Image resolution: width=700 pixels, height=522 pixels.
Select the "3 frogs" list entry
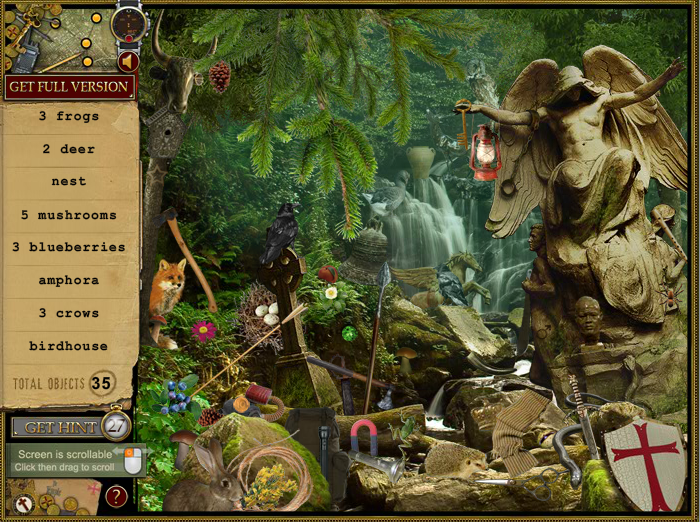pos(69,116)
